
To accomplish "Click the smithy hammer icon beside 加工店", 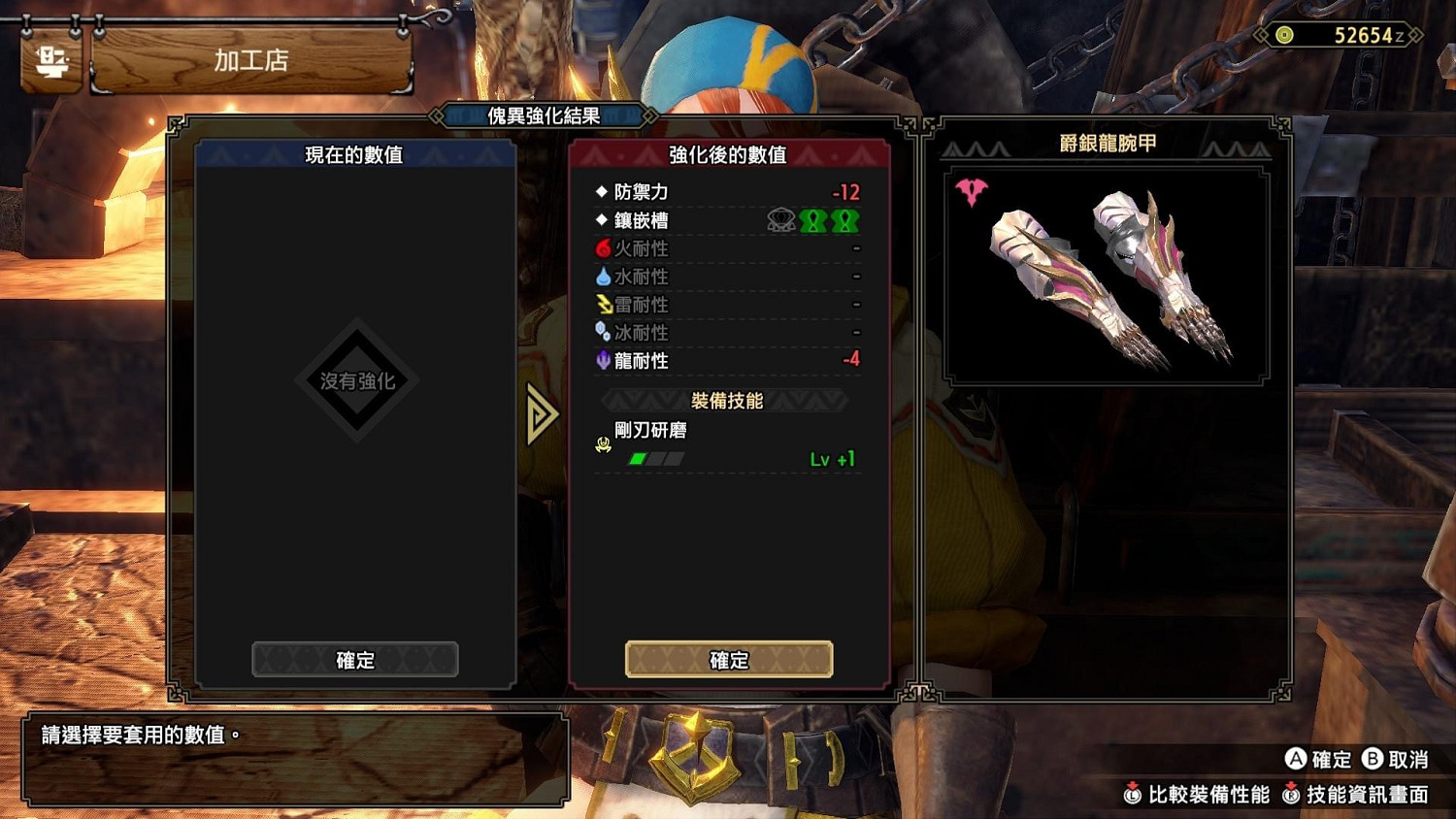I will click(50, 60).
